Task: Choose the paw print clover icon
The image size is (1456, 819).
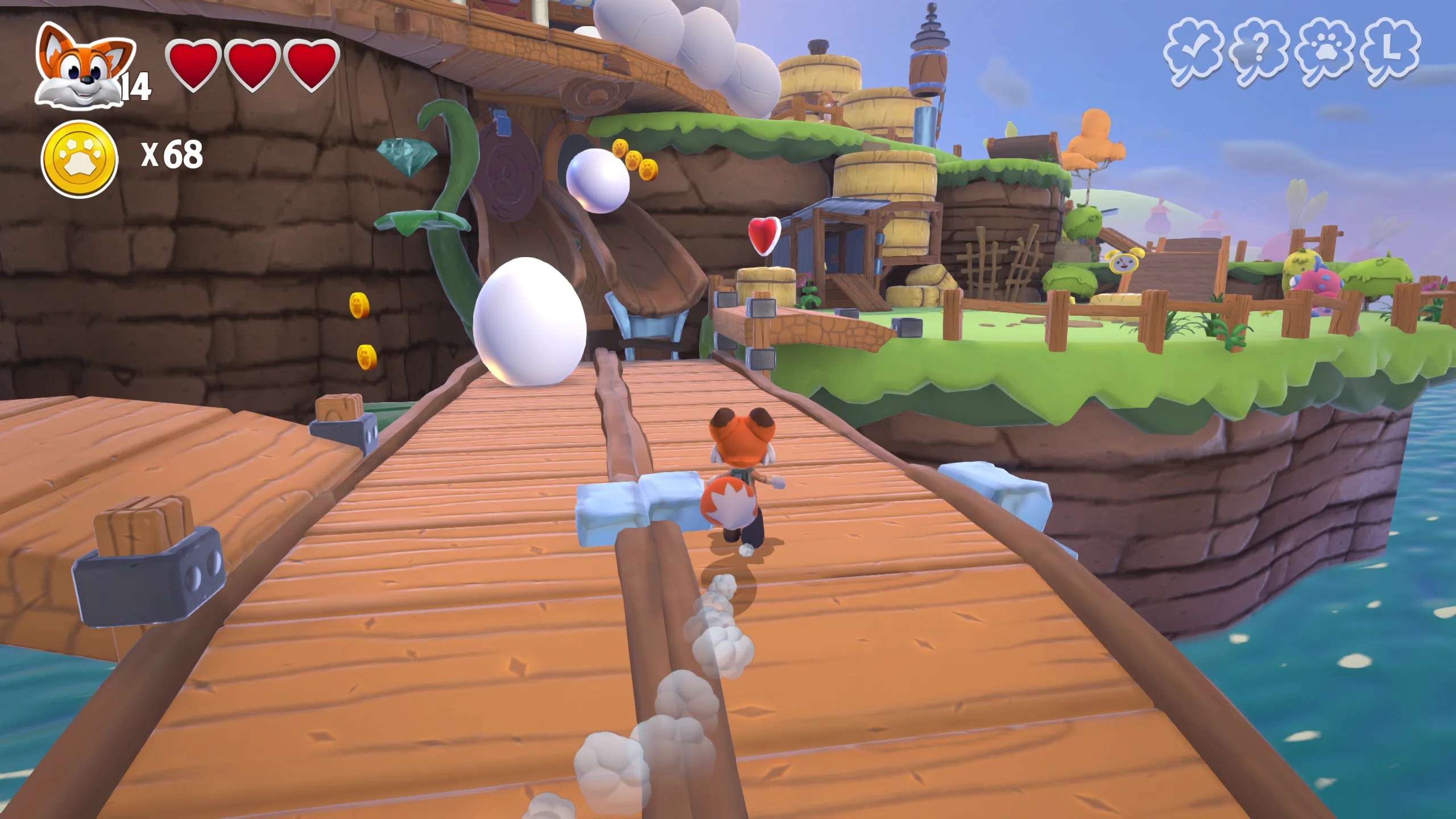Action: pyautogui.click(x=1325, y=52)
